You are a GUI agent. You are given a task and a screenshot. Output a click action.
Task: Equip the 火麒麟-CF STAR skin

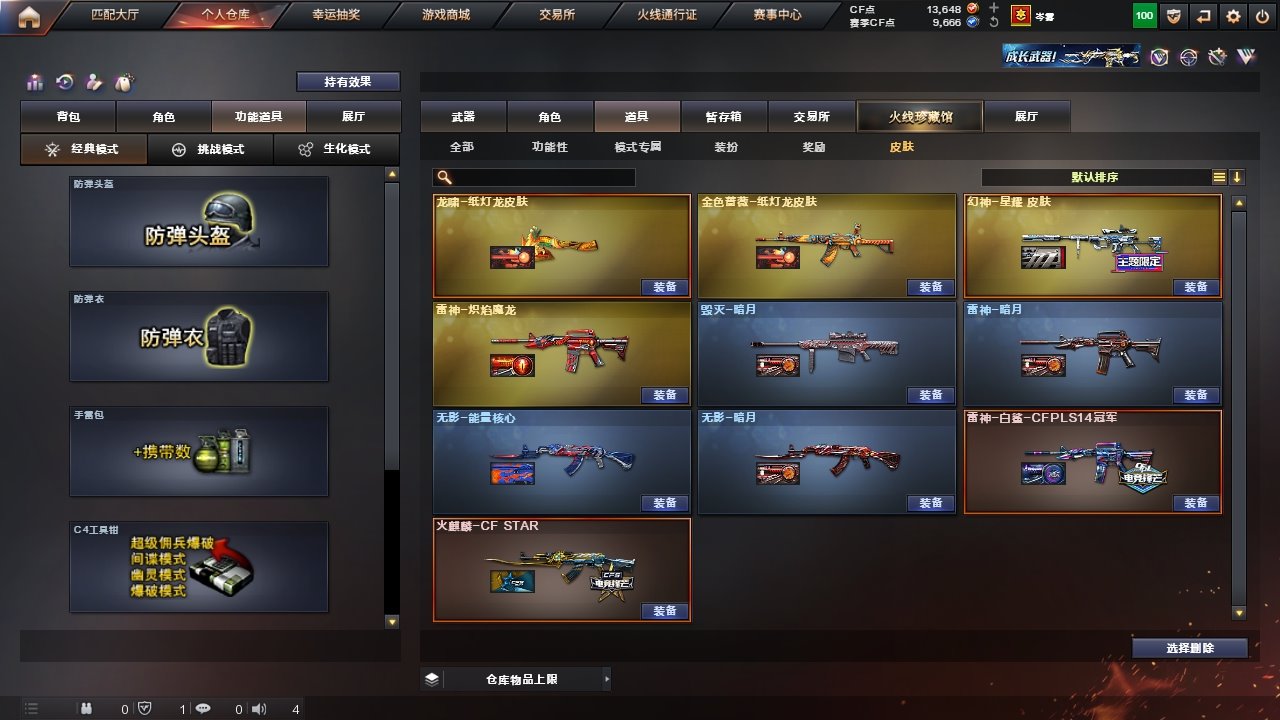pos(664,611)
